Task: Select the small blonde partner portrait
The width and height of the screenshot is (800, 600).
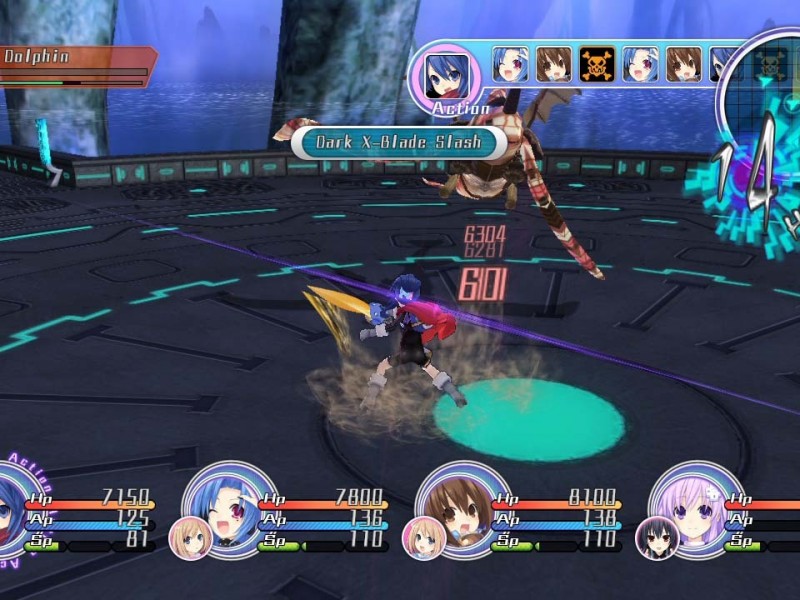Action: click(x=190, y=538)
